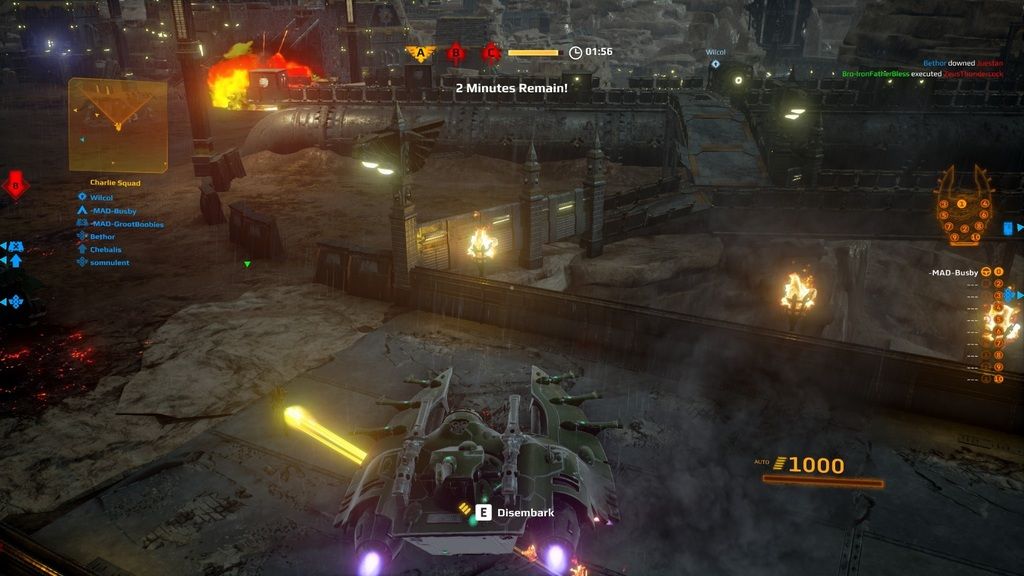Select red capture point C icon

pos(491,53)
